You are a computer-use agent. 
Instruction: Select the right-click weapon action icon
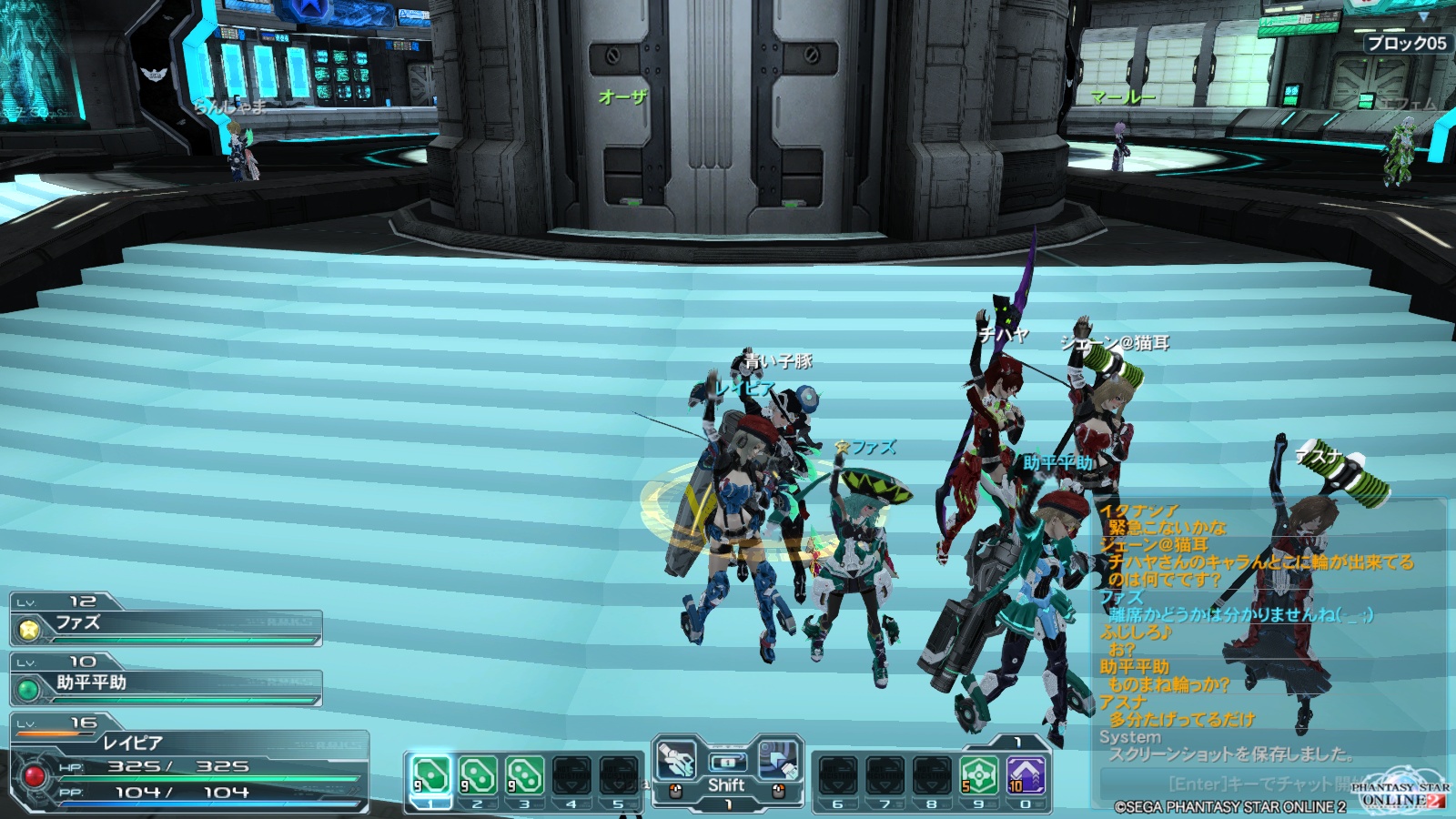778,761
